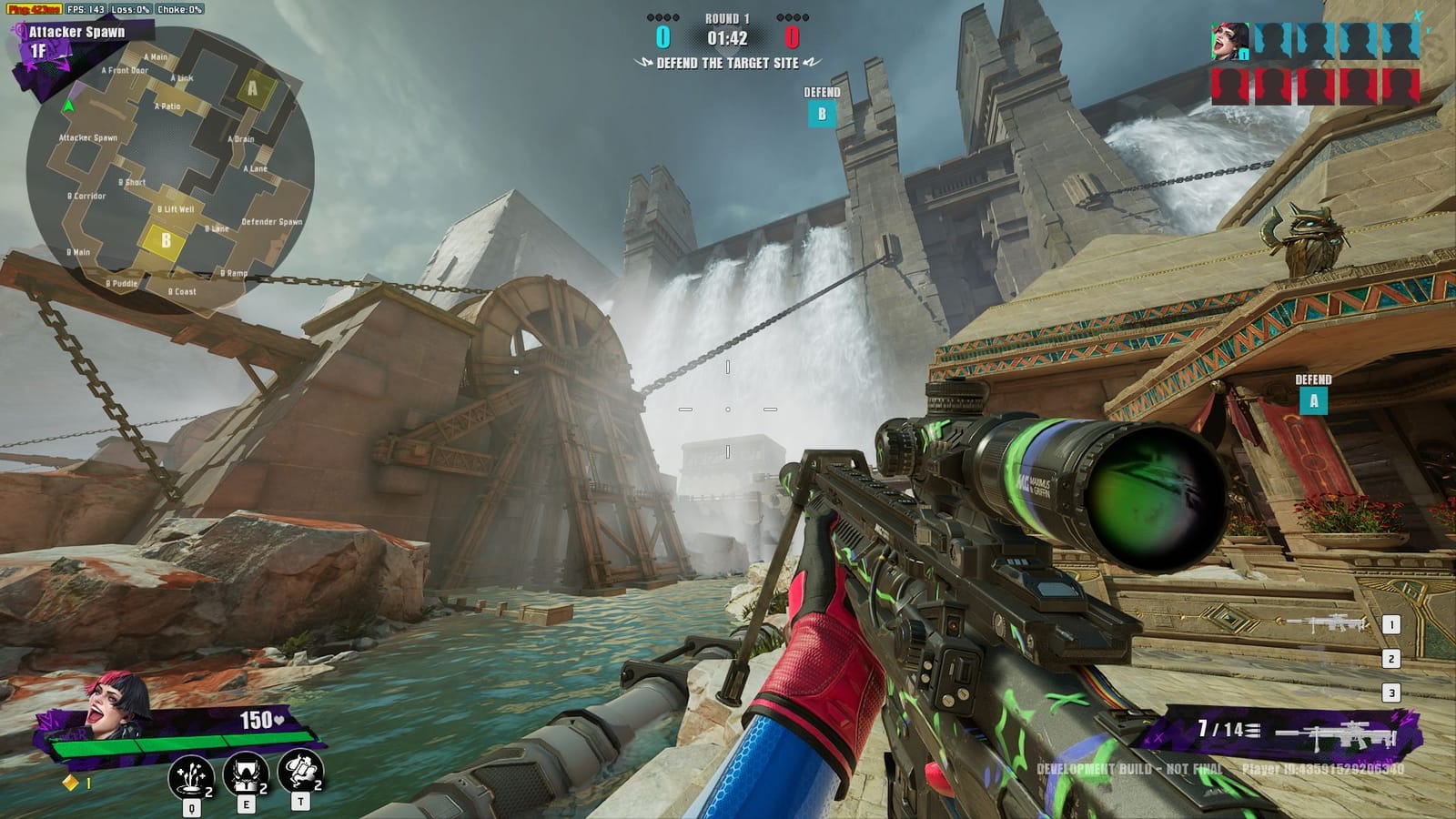Toggle the DEFEND B site marker
This screenshot has height=819, width=1456.
coord(822,116)
